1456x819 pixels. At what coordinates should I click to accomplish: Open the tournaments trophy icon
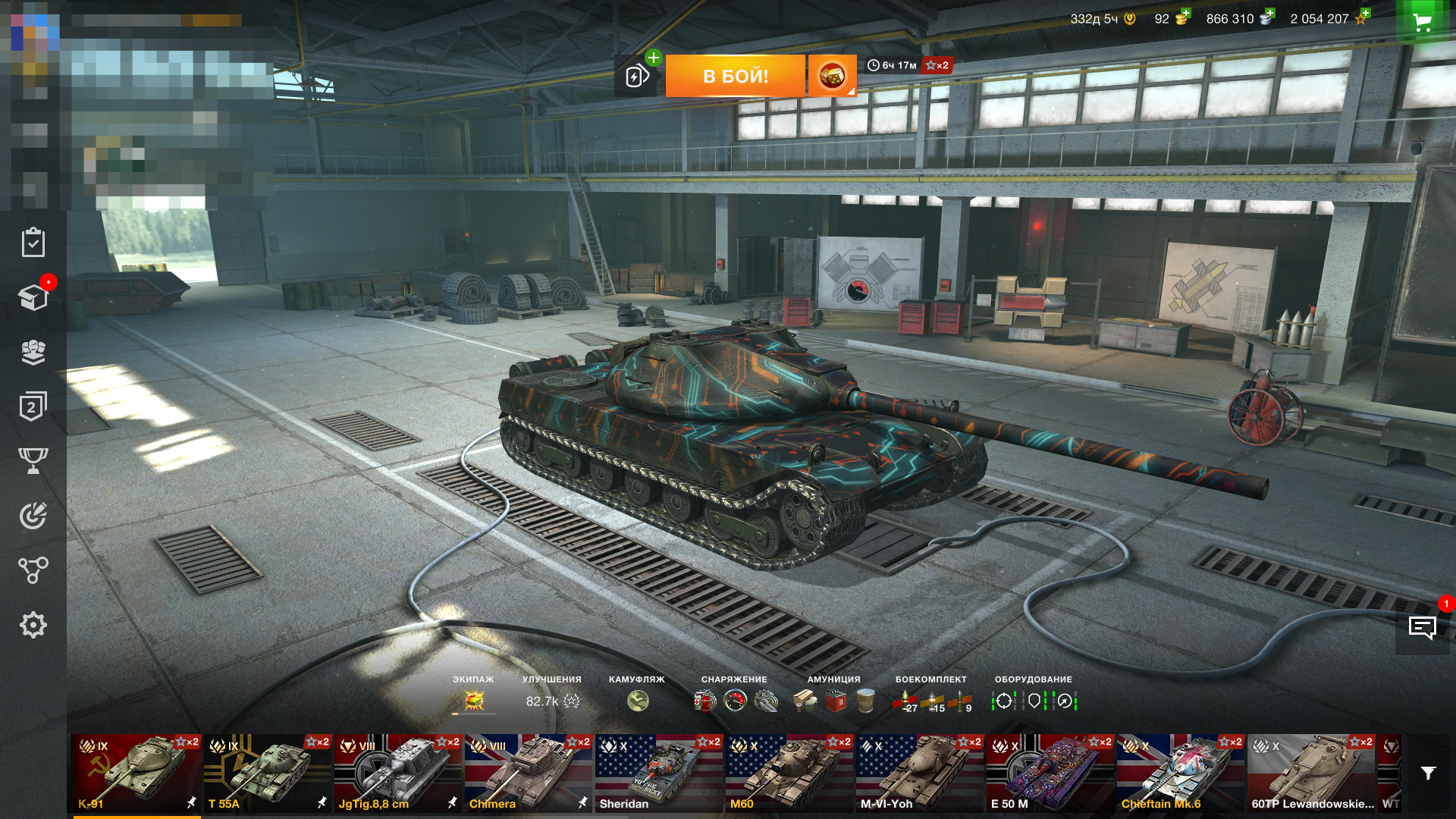32,460
